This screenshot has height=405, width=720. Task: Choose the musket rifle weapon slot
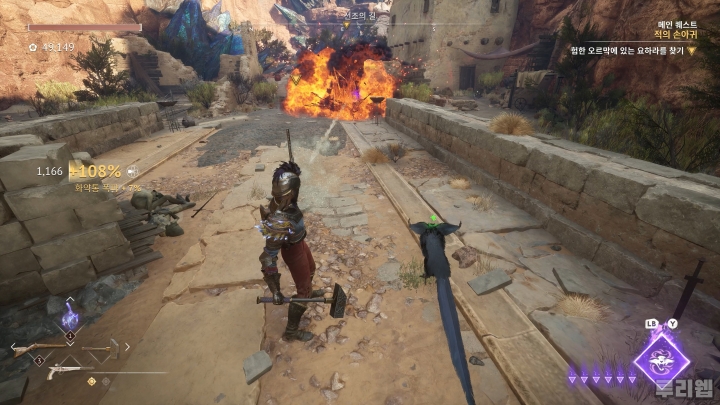click(x=38, y=349)
